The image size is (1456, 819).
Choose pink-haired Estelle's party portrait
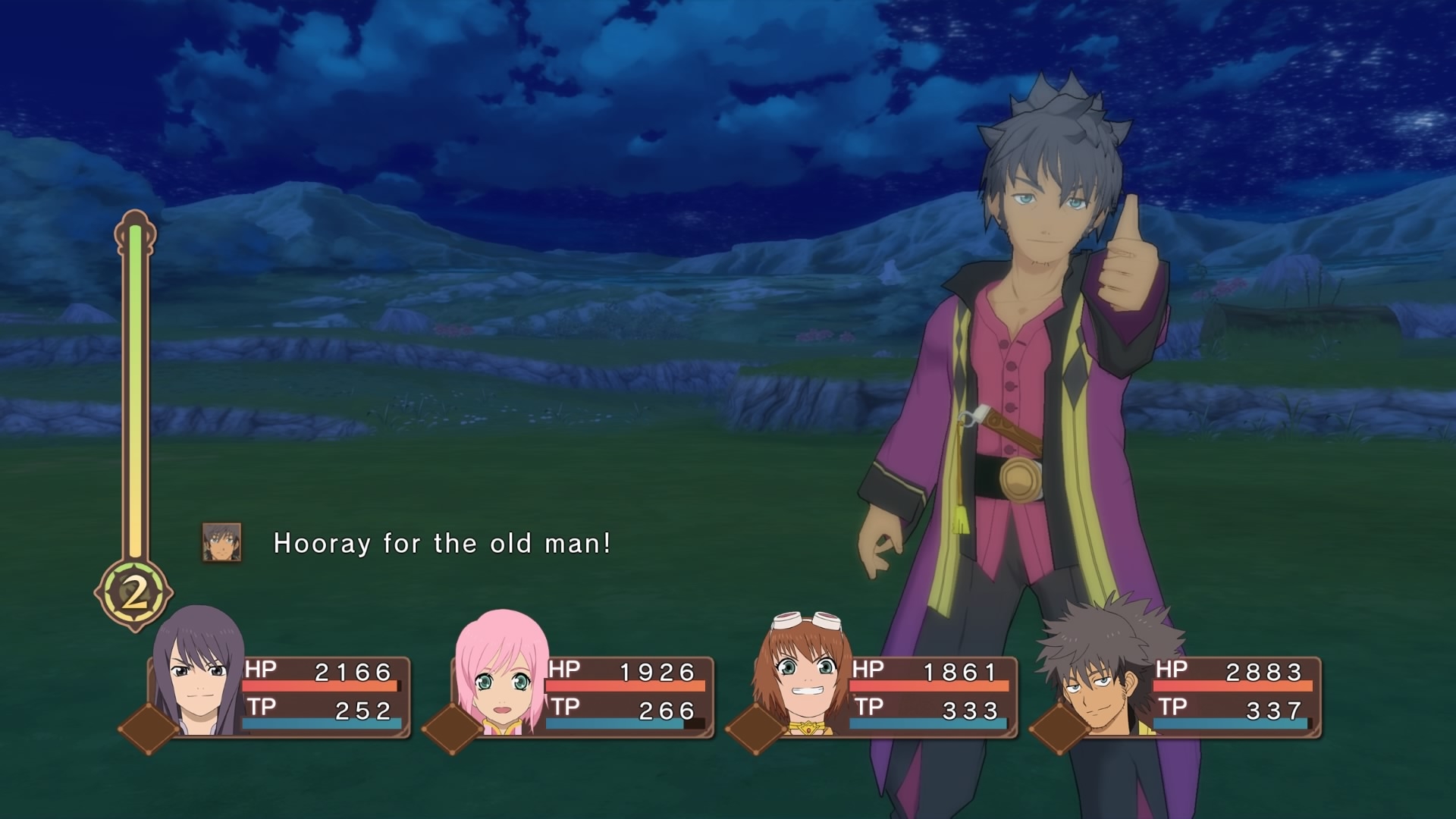click(x=501, y=675)
